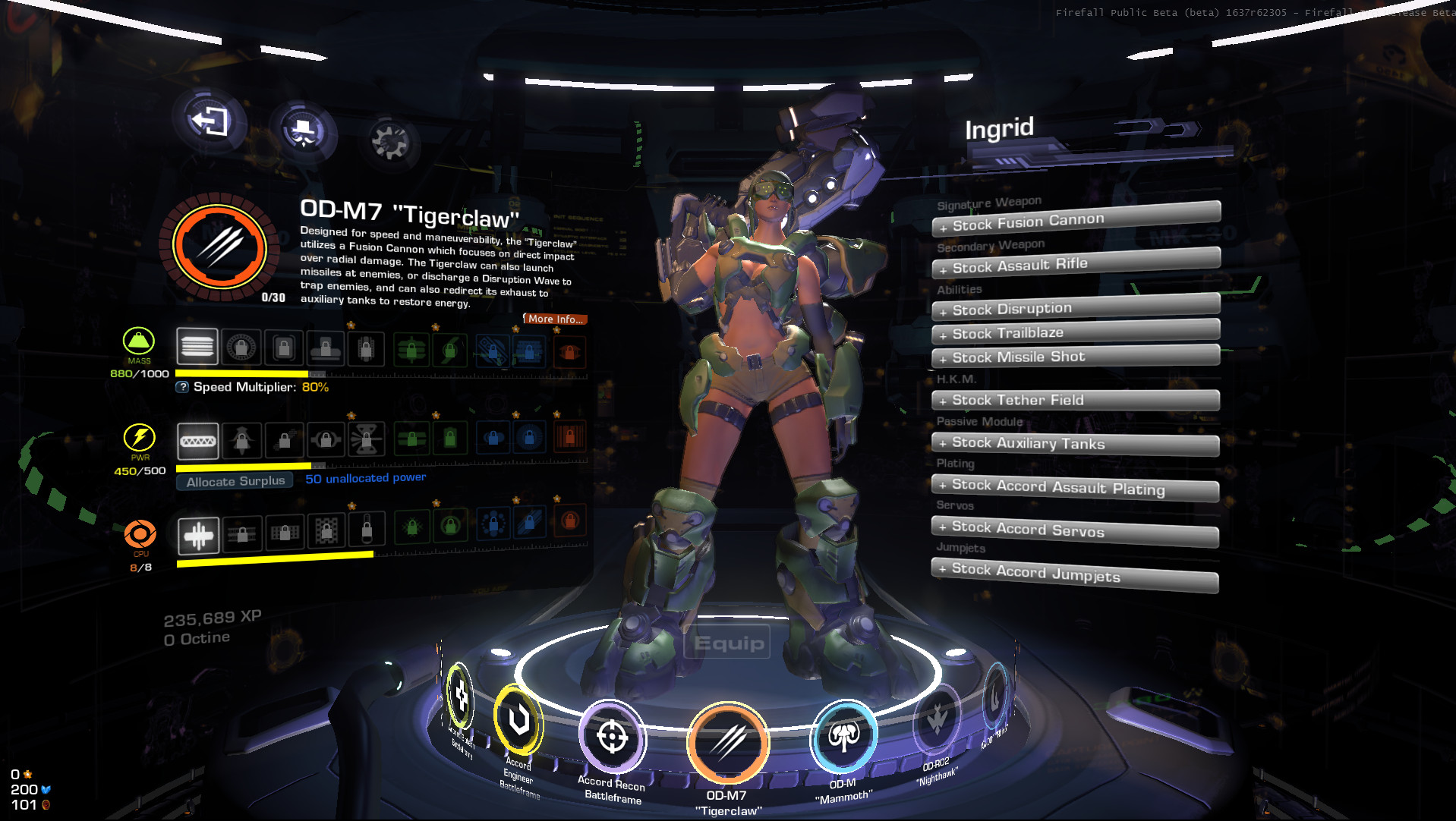Show the Speed Multiplier help tooltip icon
The height and width of the screenshot is (821, 1456).
pos(182,387)
